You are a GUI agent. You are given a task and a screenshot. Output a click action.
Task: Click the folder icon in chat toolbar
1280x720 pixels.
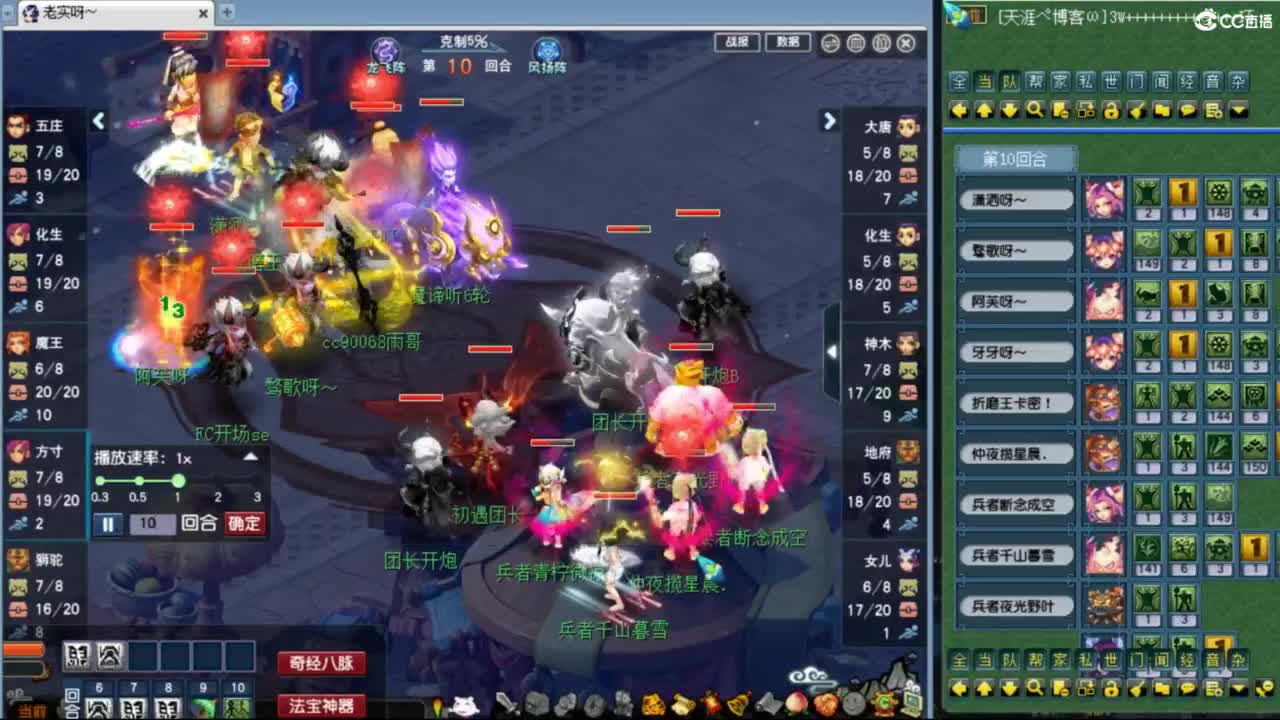click(x=1162, y=110)
